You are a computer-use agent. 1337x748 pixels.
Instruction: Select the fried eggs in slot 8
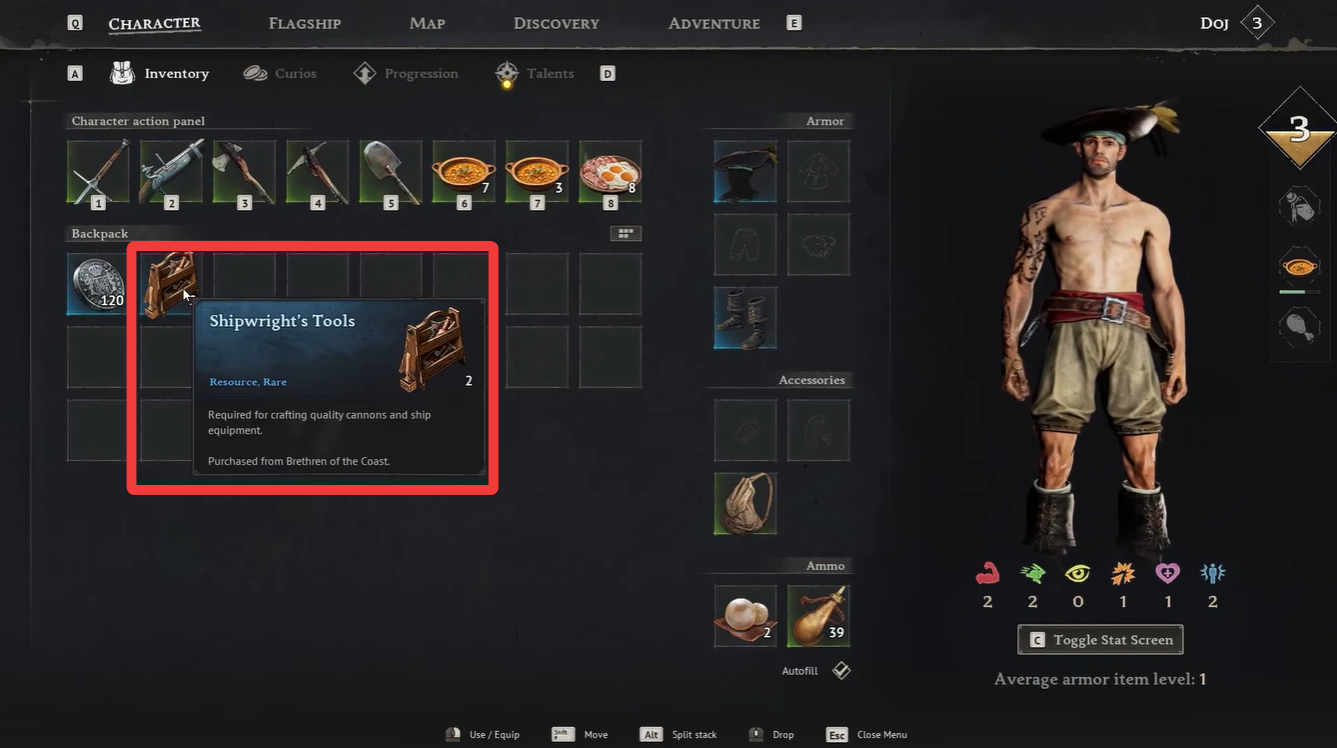click(x=610, y=172)
